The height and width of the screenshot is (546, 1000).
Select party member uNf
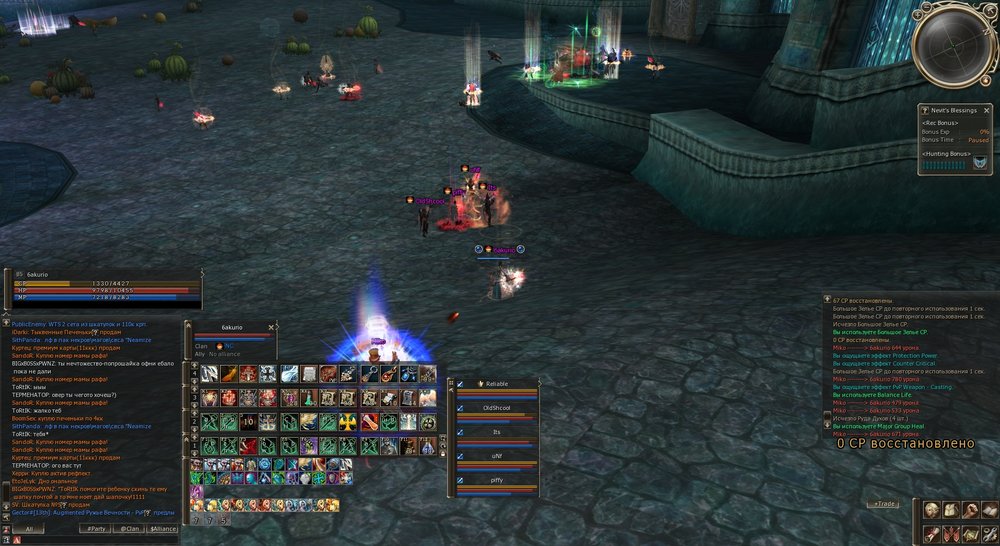point(497,455)
